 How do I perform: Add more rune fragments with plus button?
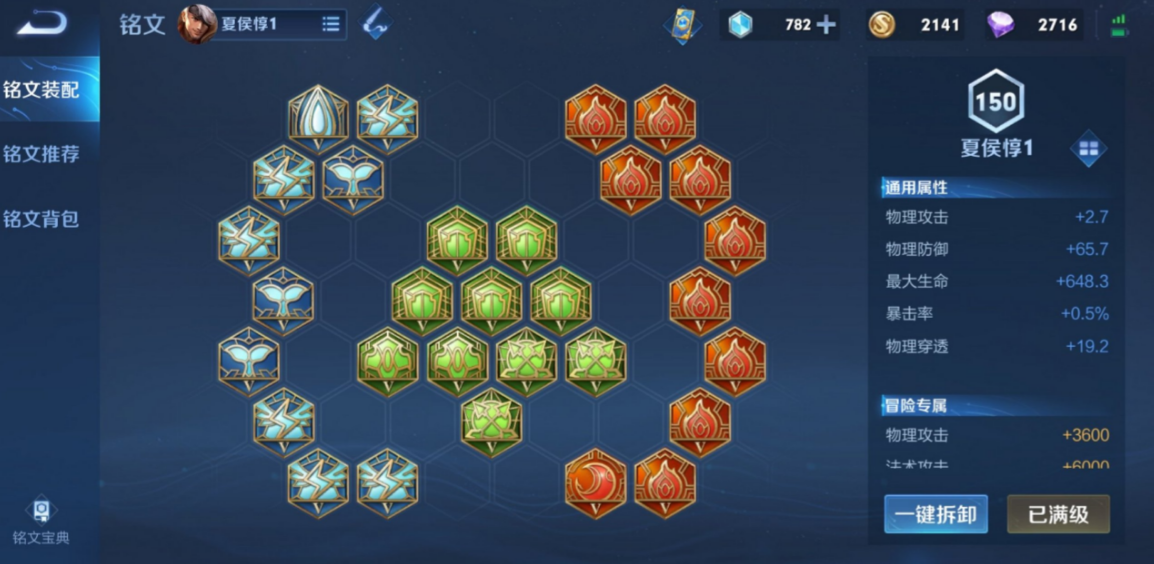coord(826,25)
